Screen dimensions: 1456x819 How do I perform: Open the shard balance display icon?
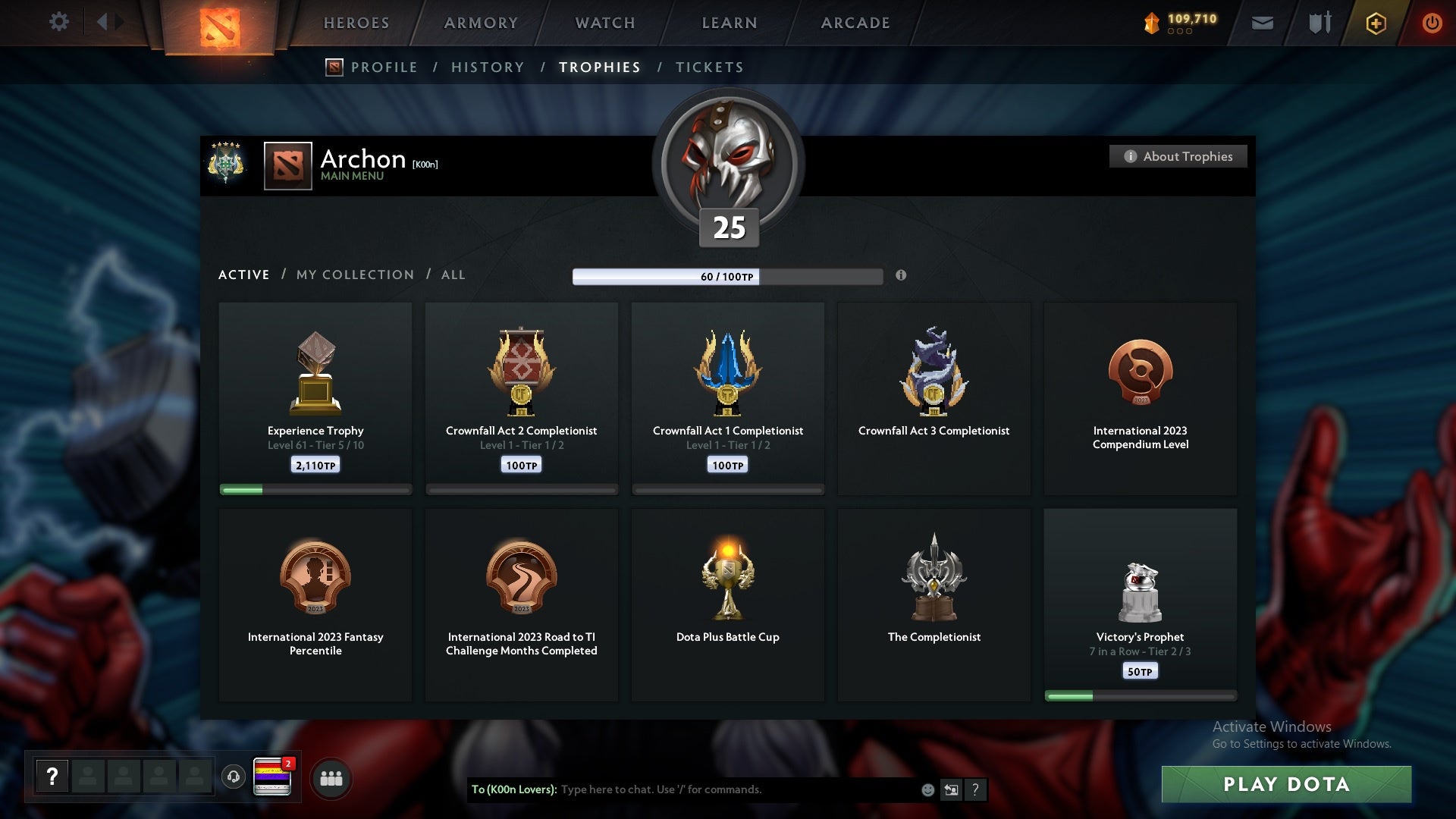(x=1154, y=23)
